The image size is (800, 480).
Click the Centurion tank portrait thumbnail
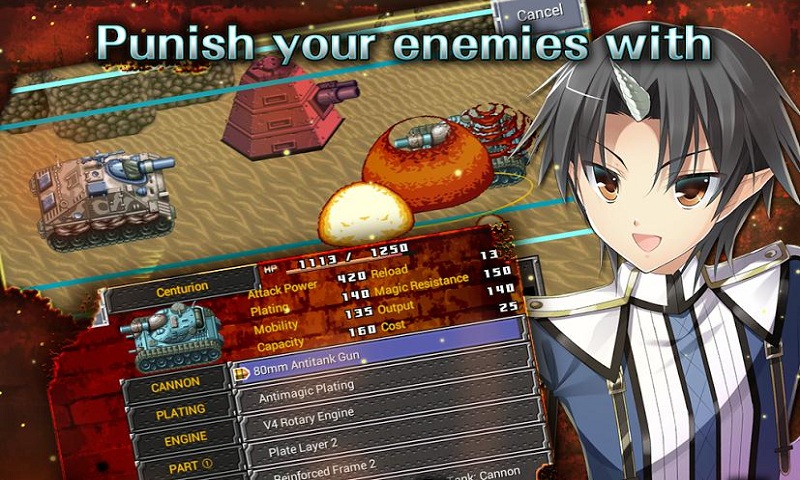pos(171,336)
